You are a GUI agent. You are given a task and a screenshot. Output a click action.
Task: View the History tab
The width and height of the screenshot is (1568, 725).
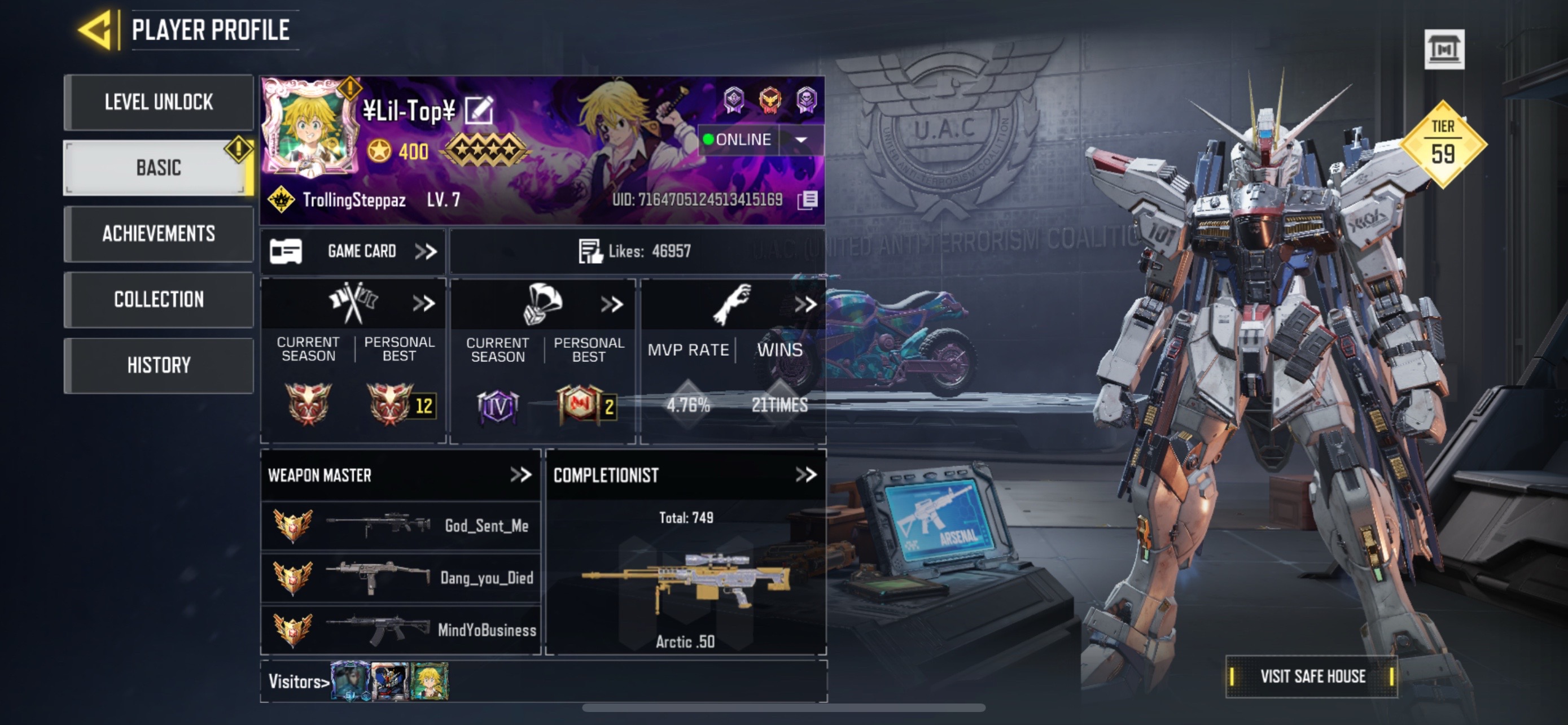(x=158, y=365)
